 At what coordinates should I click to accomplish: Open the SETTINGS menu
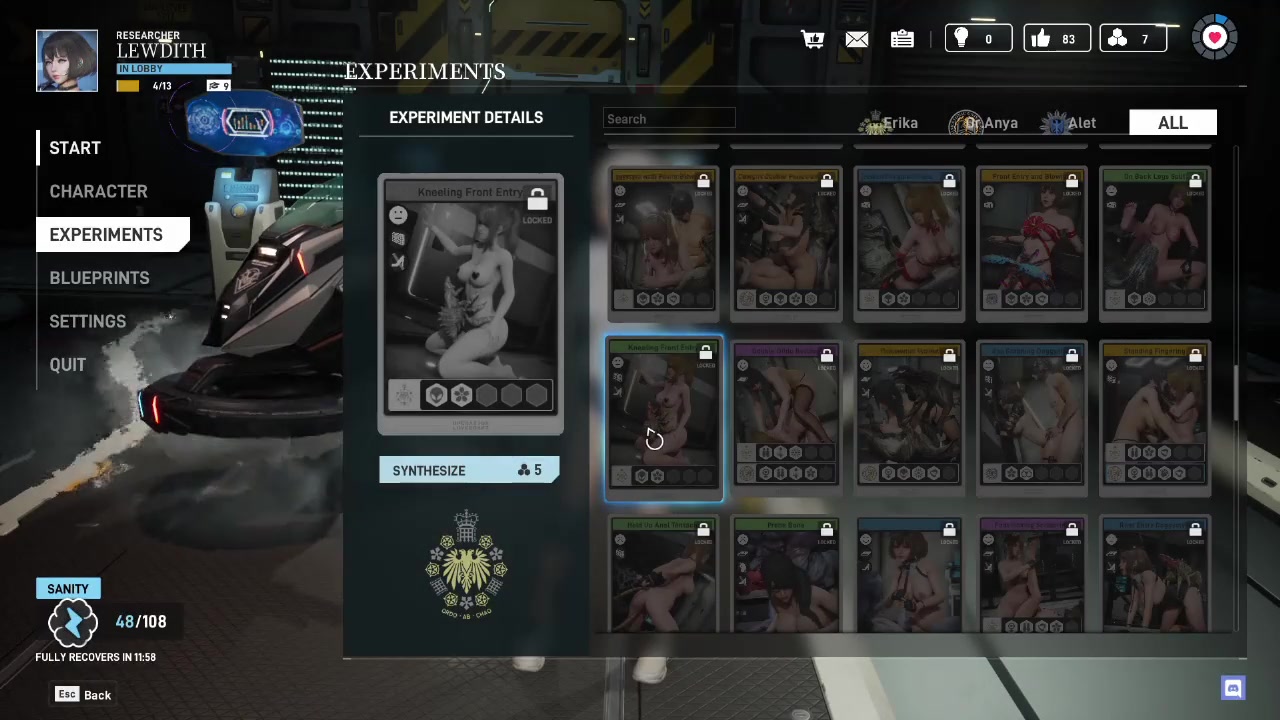[x=88, y=321]
